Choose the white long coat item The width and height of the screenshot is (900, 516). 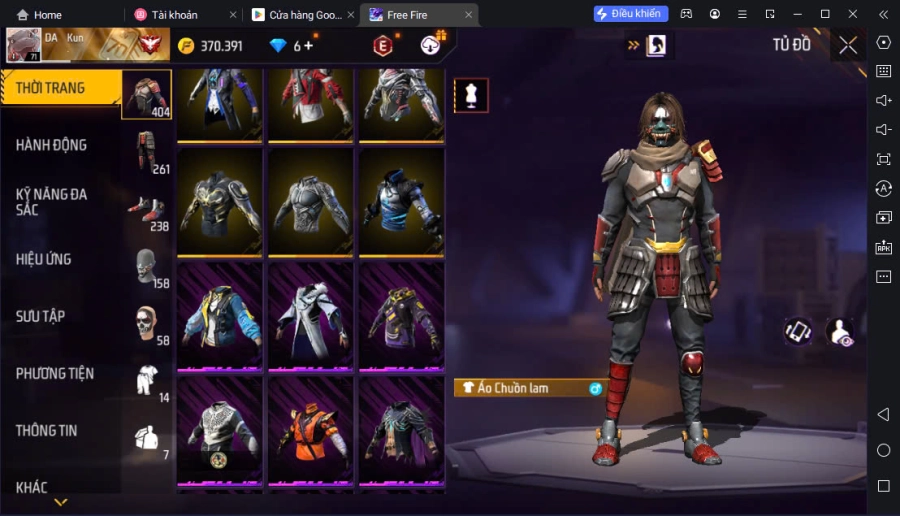click(310, 316)
